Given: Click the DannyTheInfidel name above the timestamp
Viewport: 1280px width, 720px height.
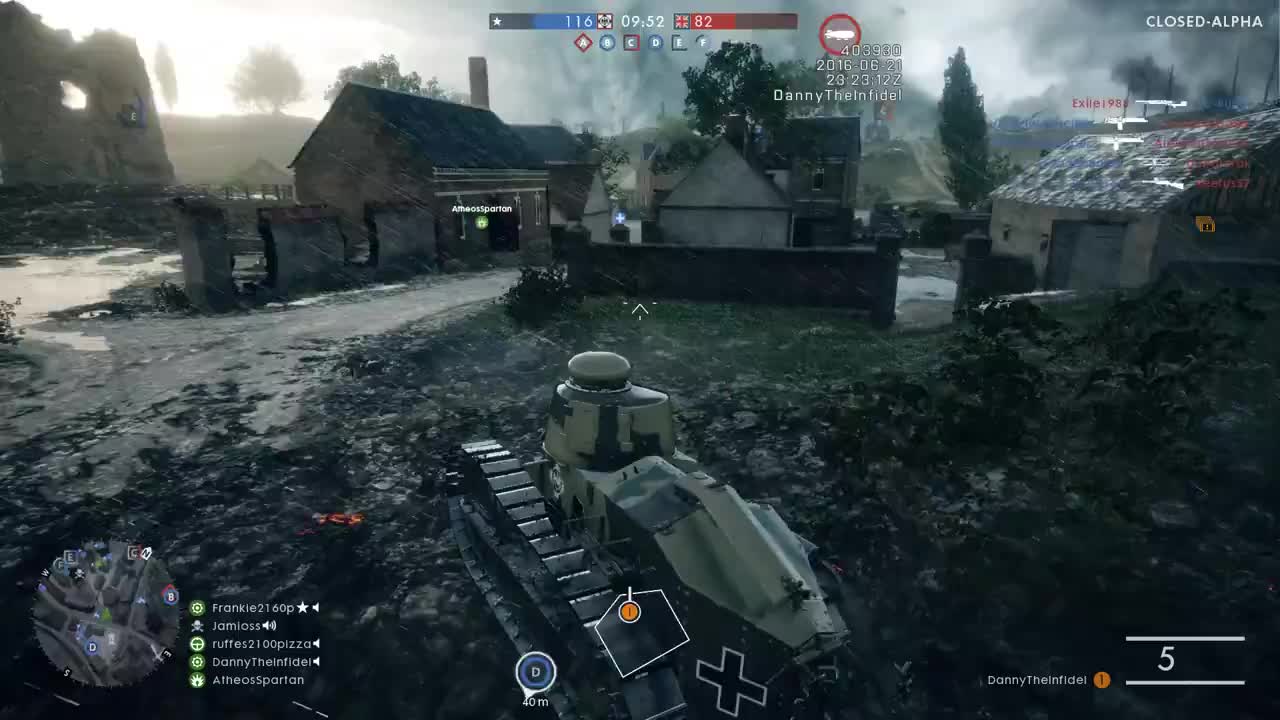Looking at the screenshot, I should tap(838, 95).
